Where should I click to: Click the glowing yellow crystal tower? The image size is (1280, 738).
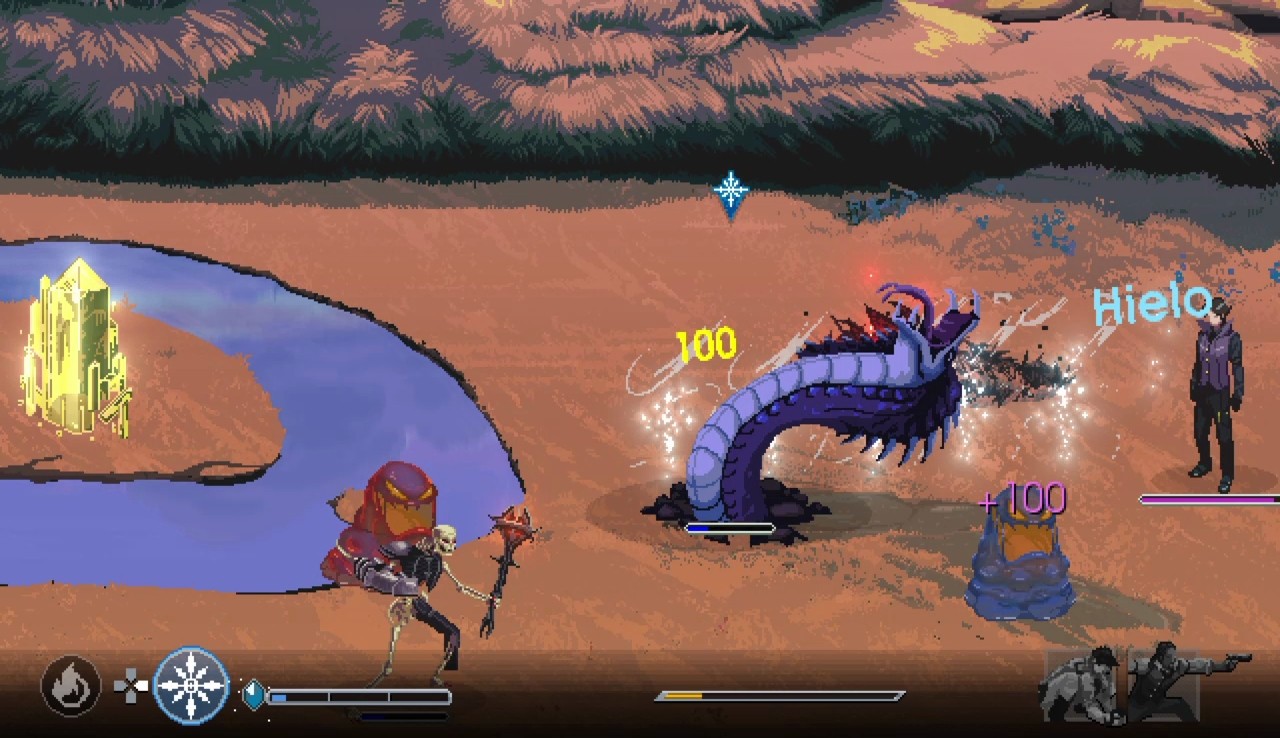click(72, 350)
